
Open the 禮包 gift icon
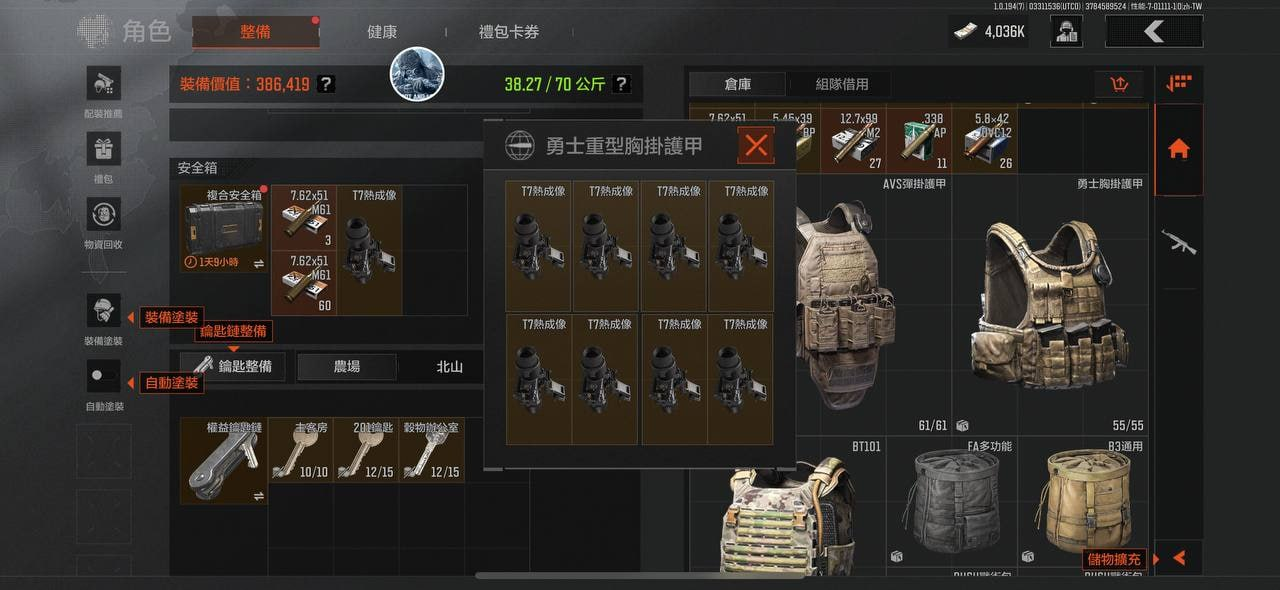click(x=104, y=150)
